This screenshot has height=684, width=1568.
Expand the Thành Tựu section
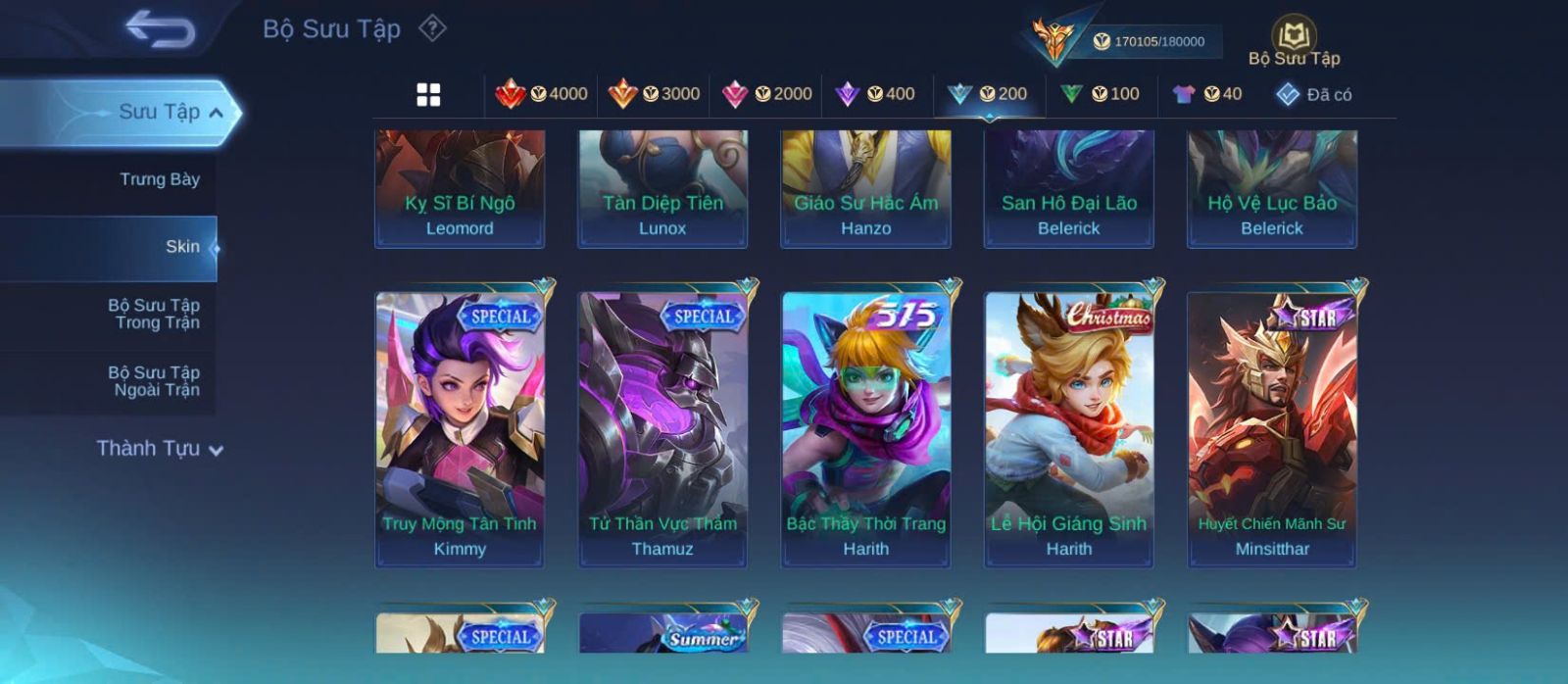(x=159, y=449)
